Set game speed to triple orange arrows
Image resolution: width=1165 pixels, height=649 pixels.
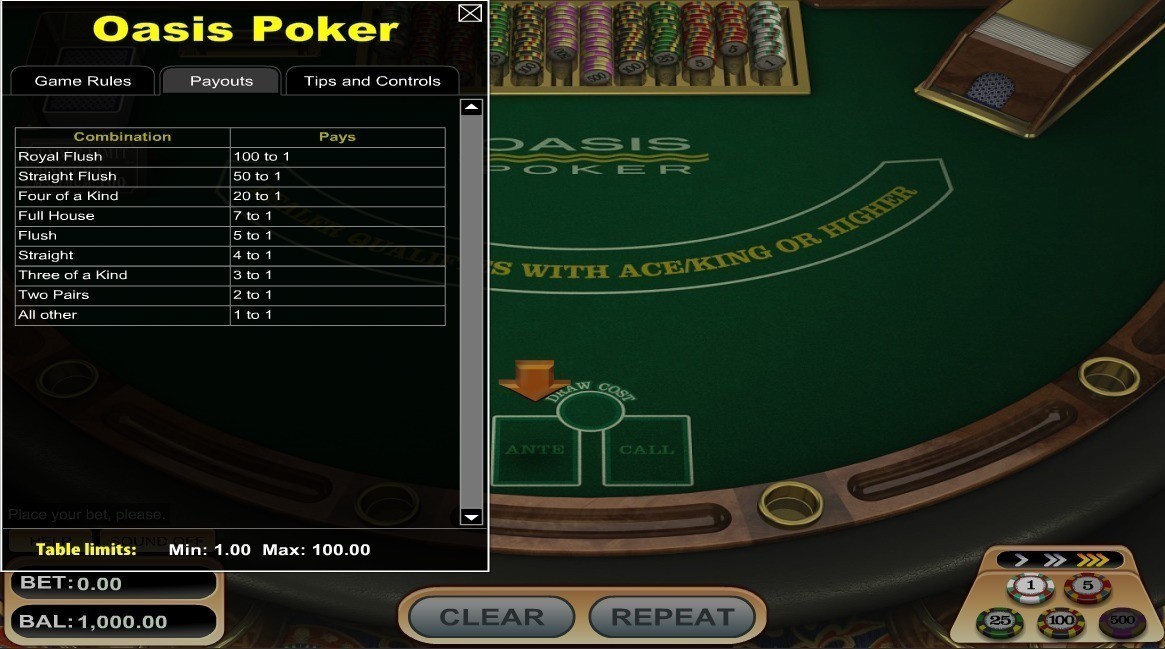pos(1092,560)
